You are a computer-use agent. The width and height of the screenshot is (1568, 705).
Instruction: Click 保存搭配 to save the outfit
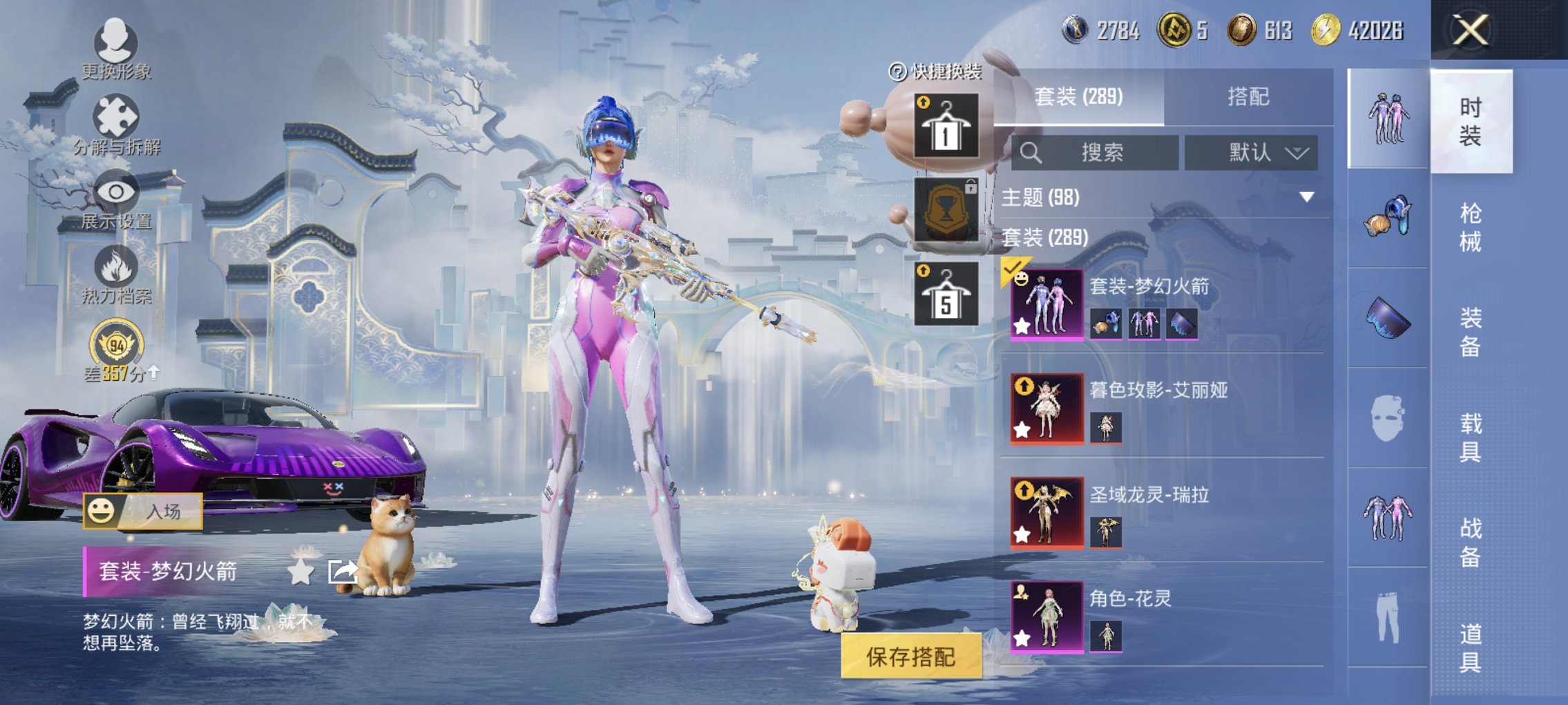pyautogui.click(x=910, y=657)
